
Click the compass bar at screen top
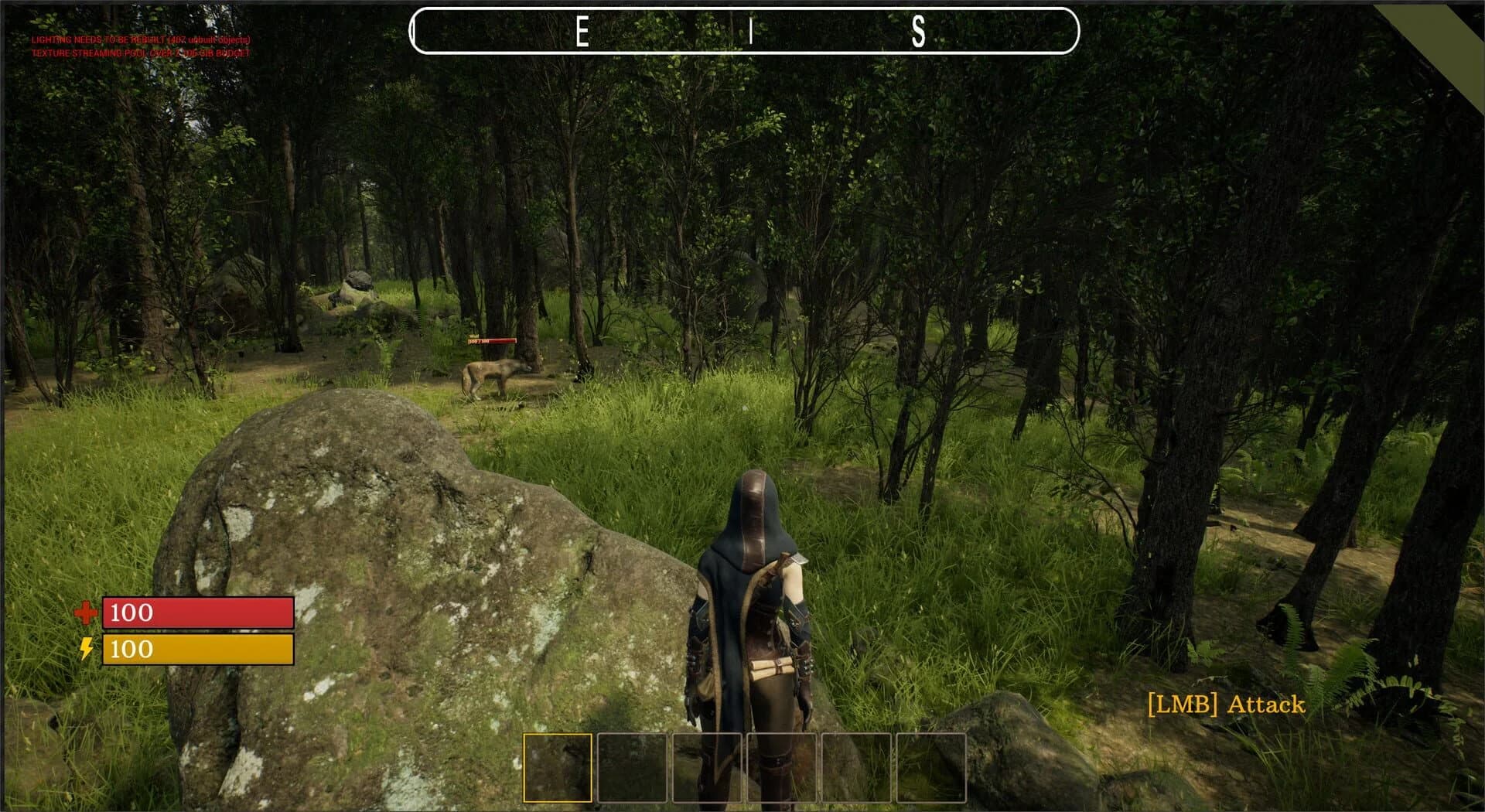(746, 32)
